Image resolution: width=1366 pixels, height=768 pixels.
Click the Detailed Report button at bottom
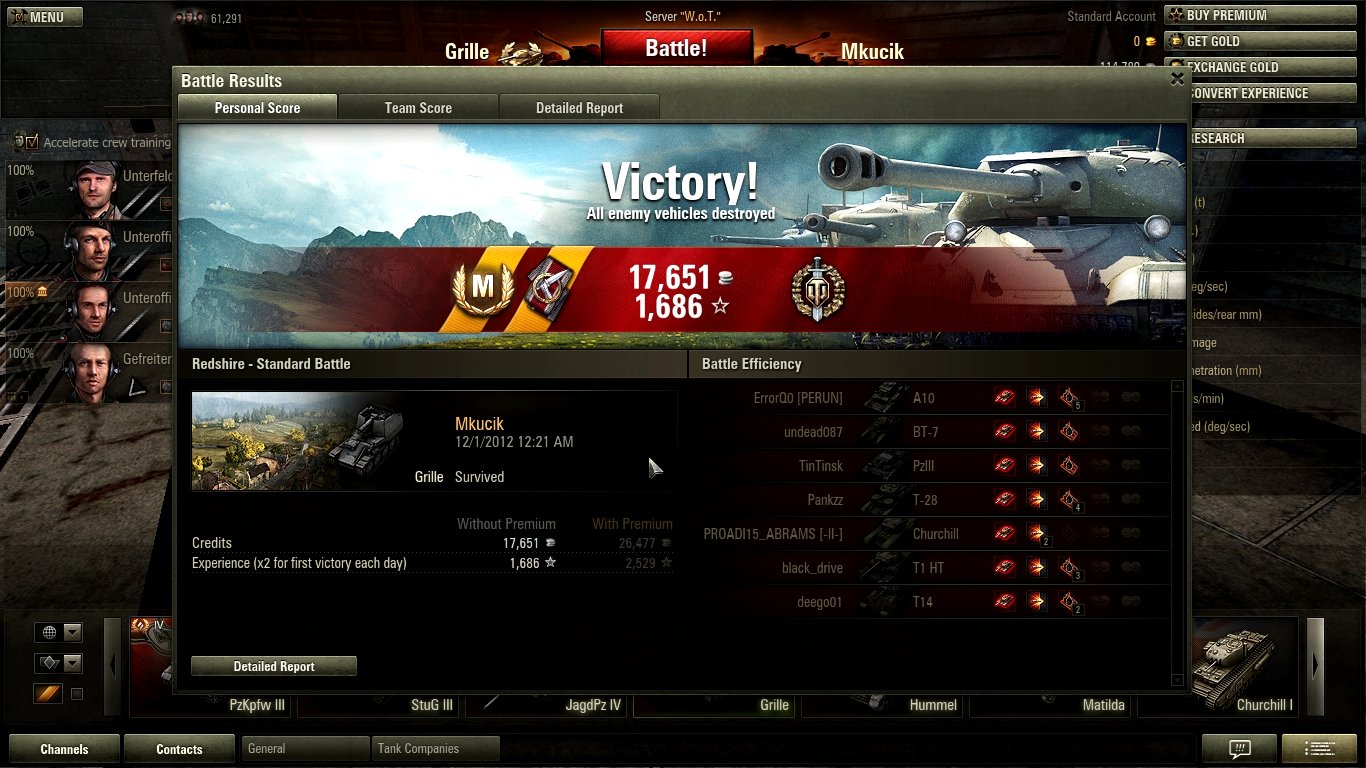(274, 667)
